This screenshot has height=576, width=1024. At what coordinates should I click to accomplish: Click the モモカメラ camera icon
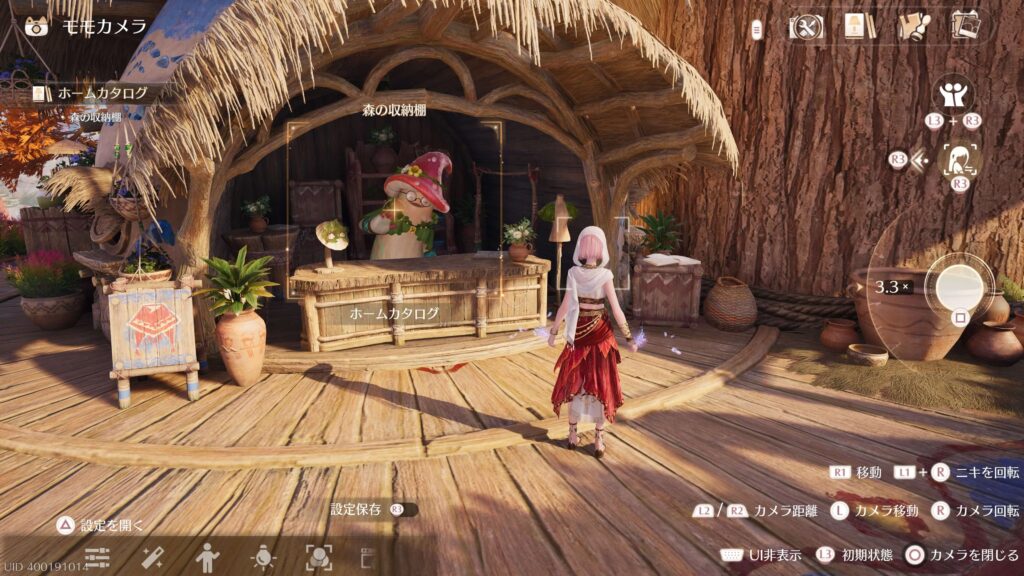click(x=36, y=26)
